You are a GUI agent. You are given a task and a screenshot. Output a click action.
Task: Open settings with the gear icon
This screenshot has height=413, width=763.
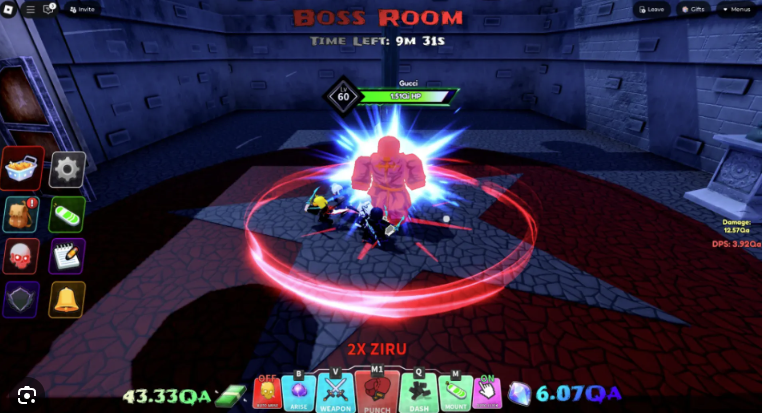point(67,169)
